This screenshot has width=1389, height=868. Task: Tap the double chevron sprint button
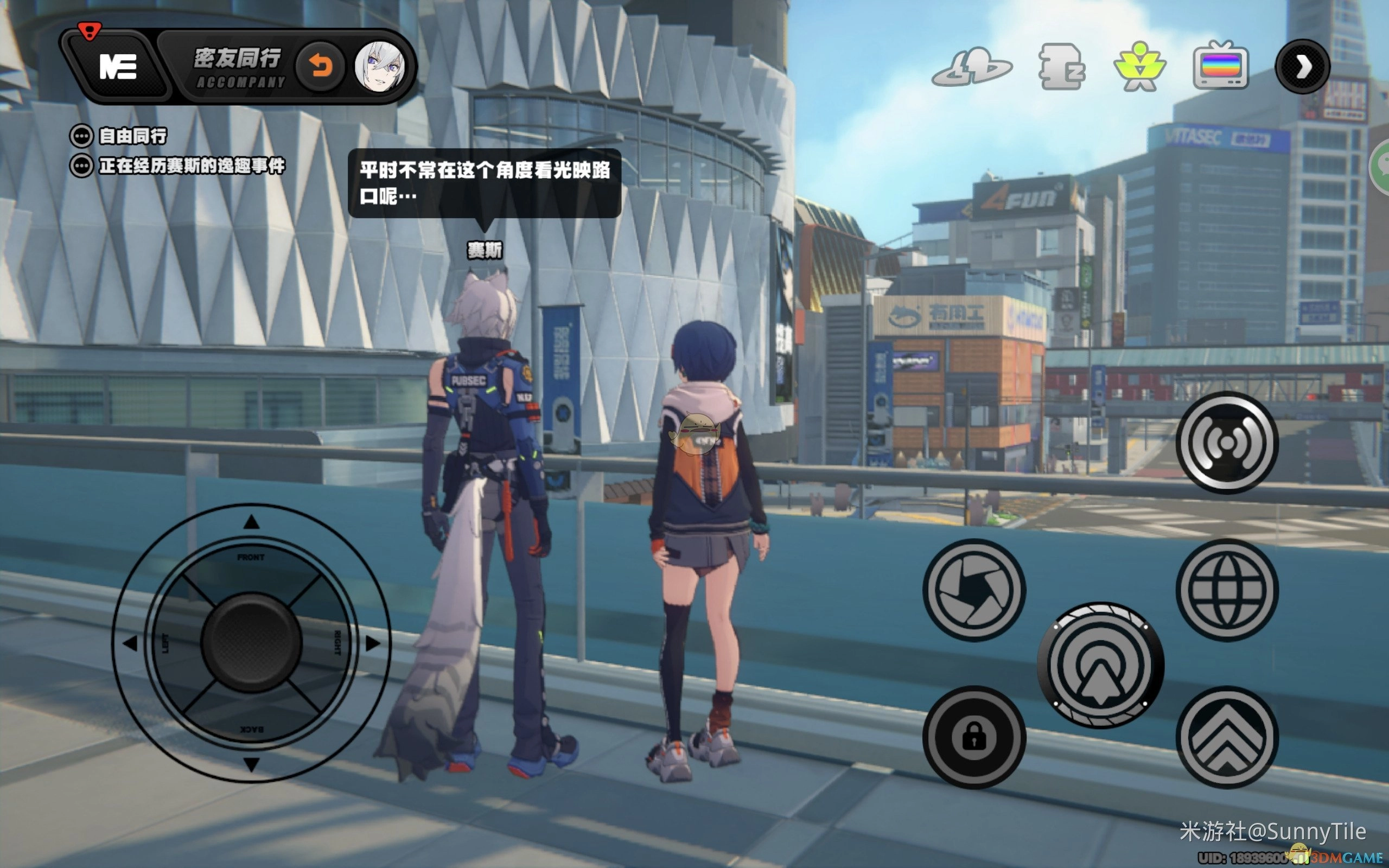point(1227,737)
